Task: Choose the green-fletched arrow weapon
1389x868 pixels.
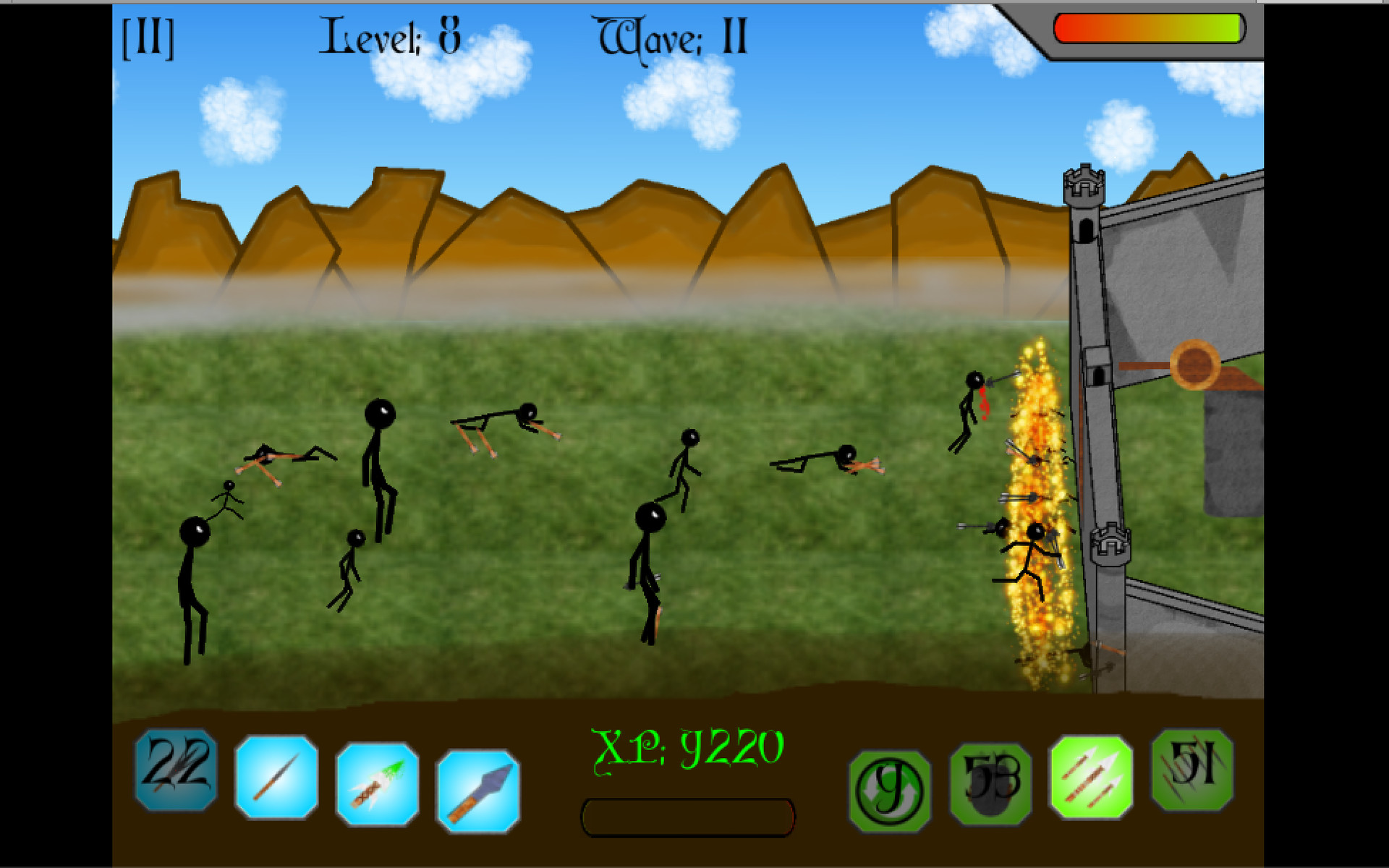Action: 377,777
